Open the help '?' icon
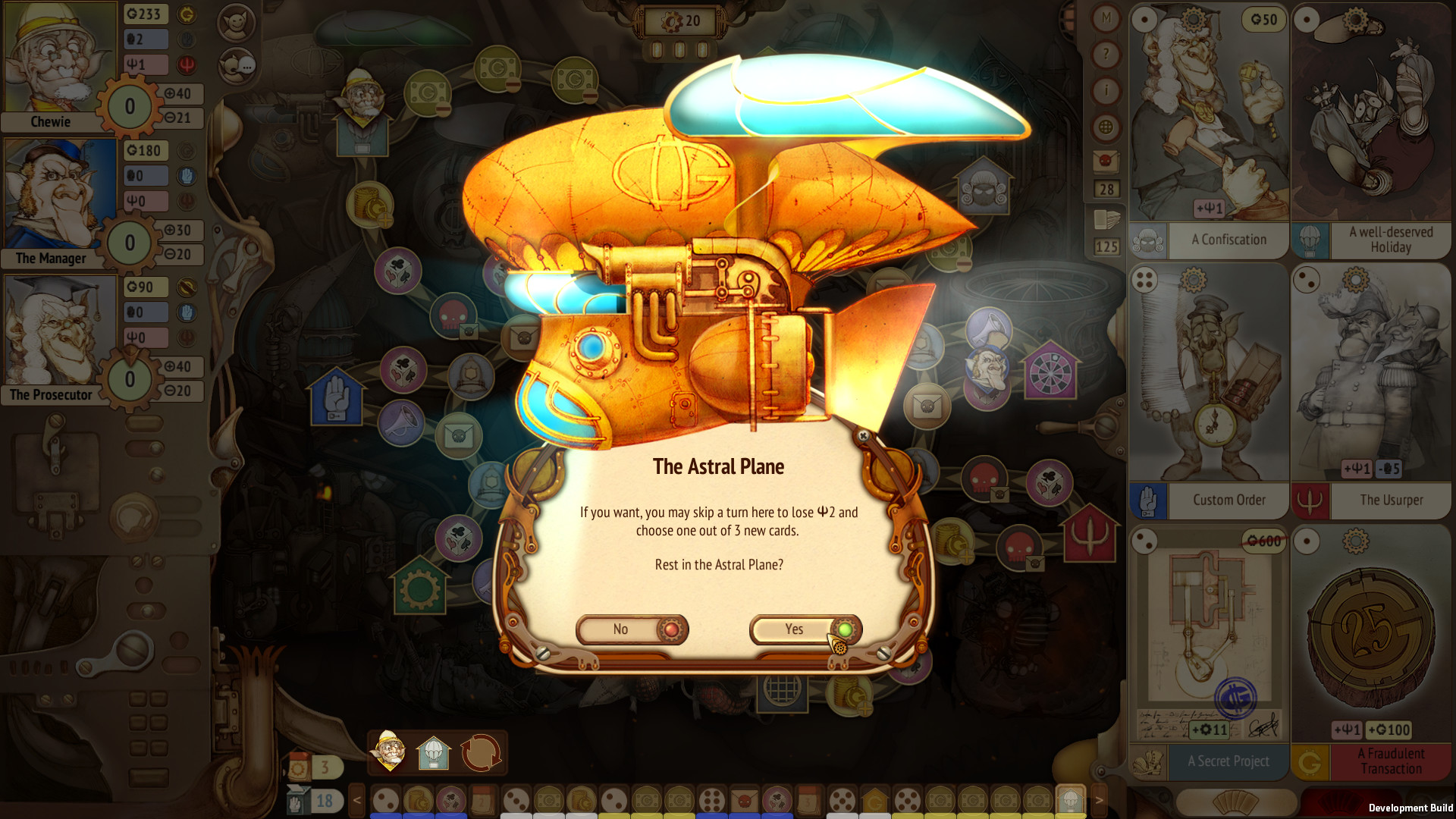 1106,52
